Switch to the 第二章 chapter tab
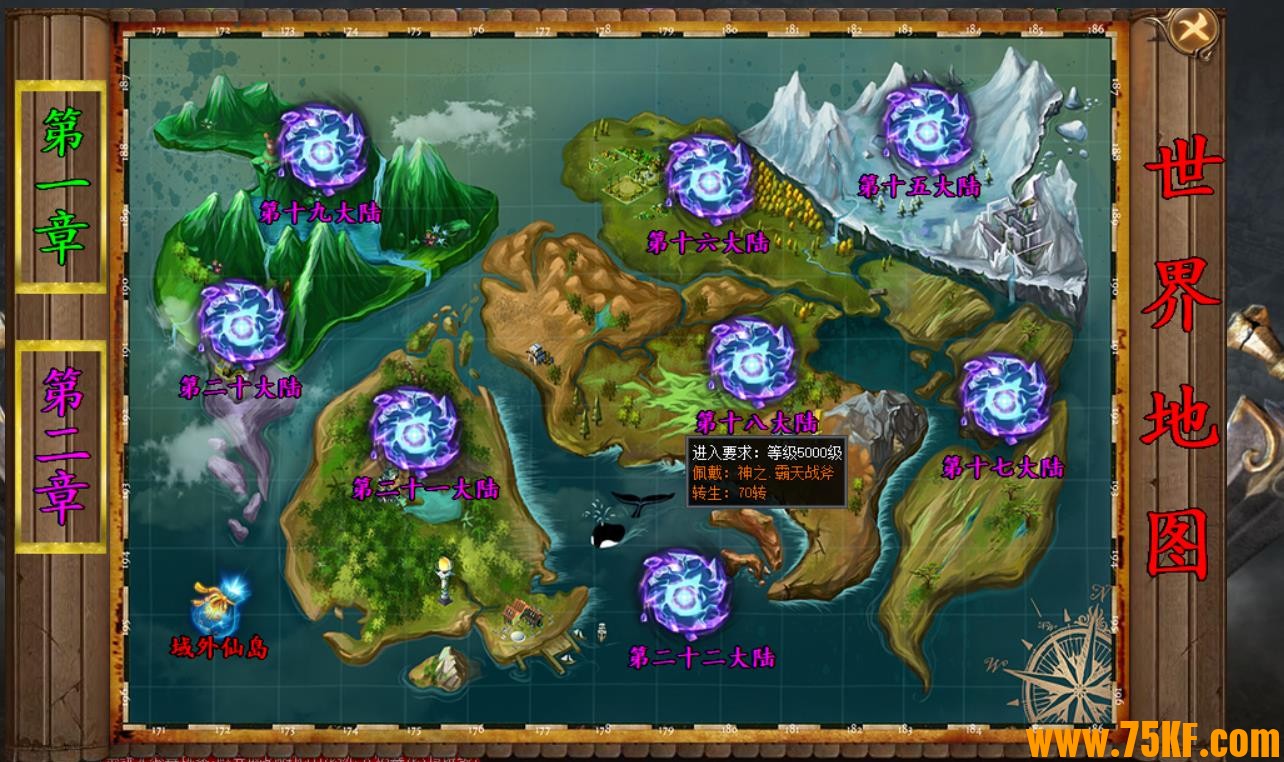This screenshot has width=1284, height=762. click(61, 446)
